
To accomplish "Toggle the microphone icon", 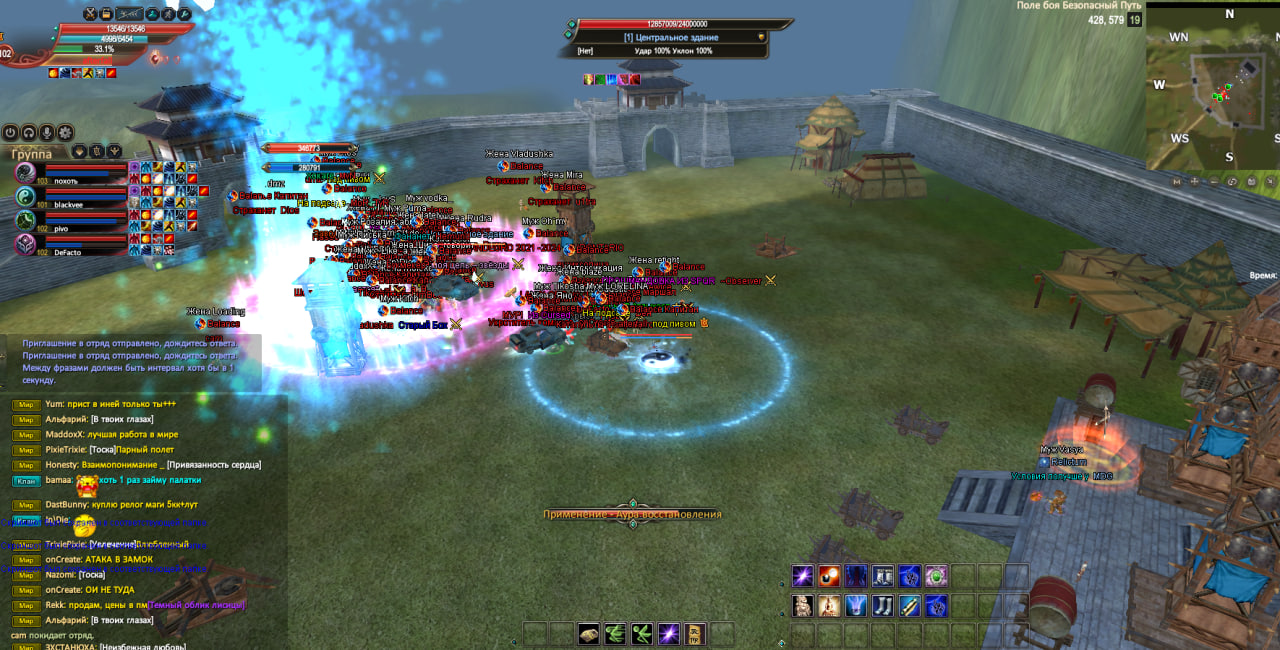I will click(47, 132).
